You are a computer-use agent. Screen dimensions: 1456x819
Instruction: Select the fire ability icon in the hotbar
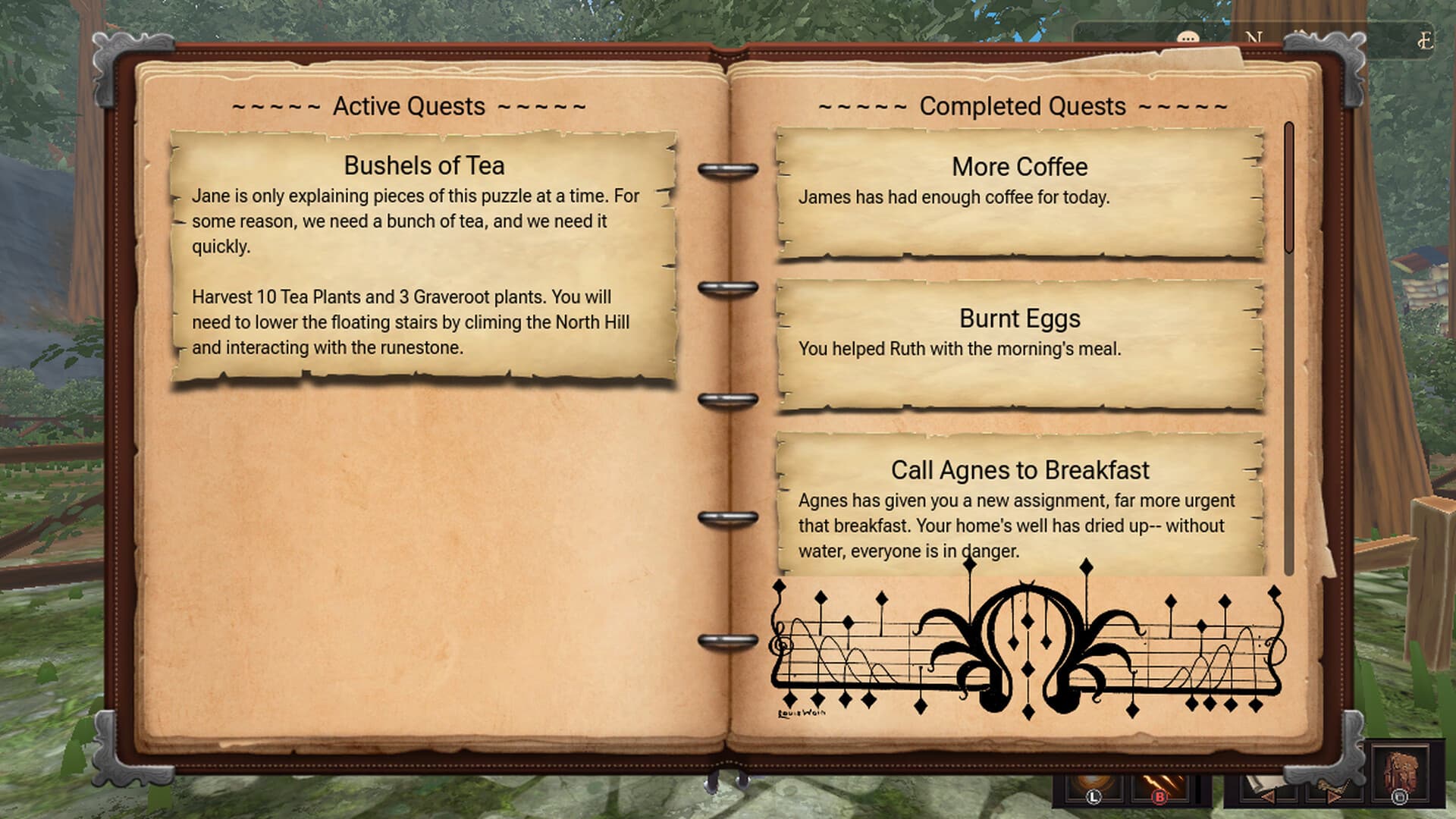point(1162,781)
